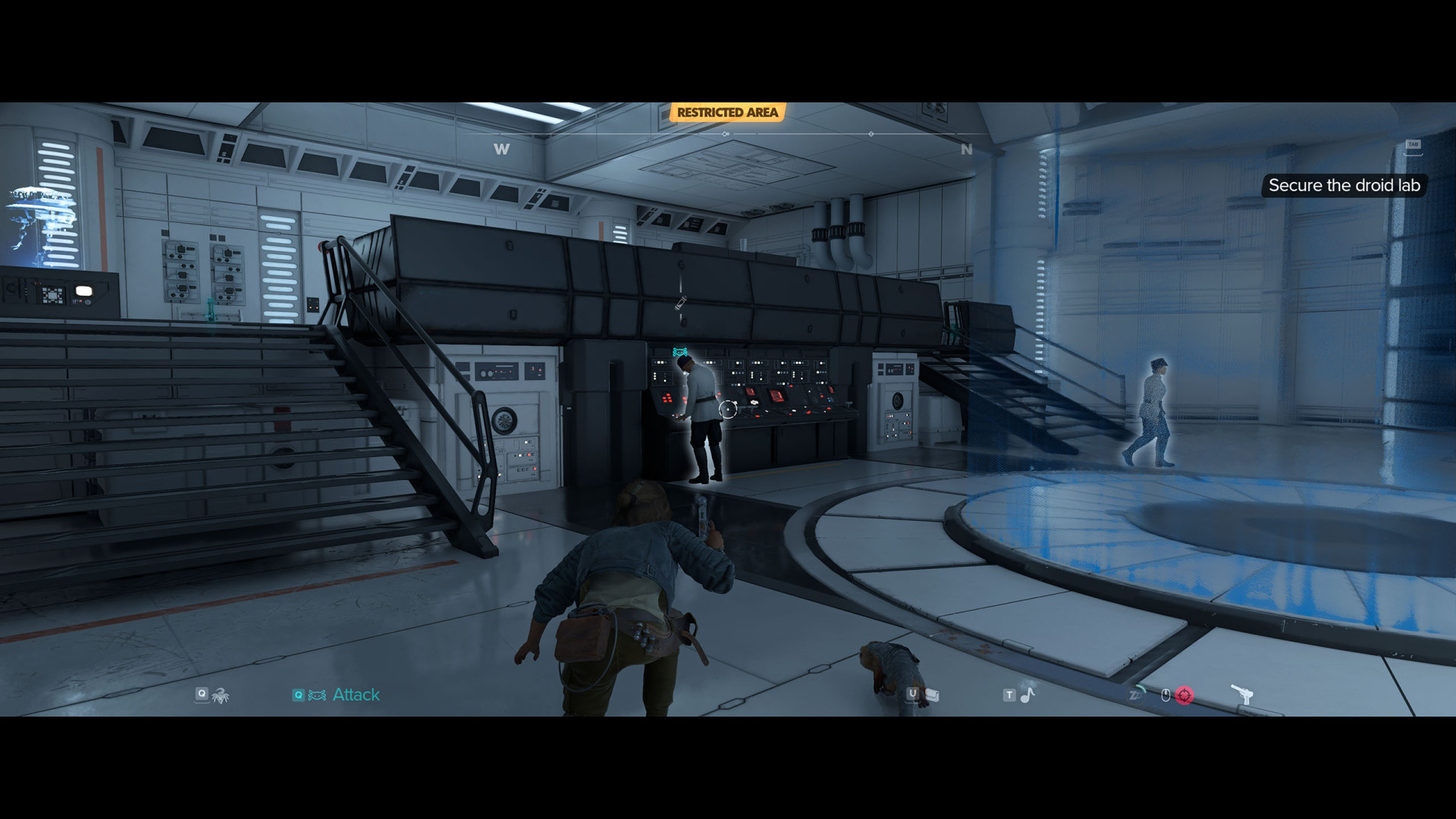The height and width of the screenshot is (819, 1456).
Task: Click the teal Nix marker above the officer
Action: tap(680, 352)
